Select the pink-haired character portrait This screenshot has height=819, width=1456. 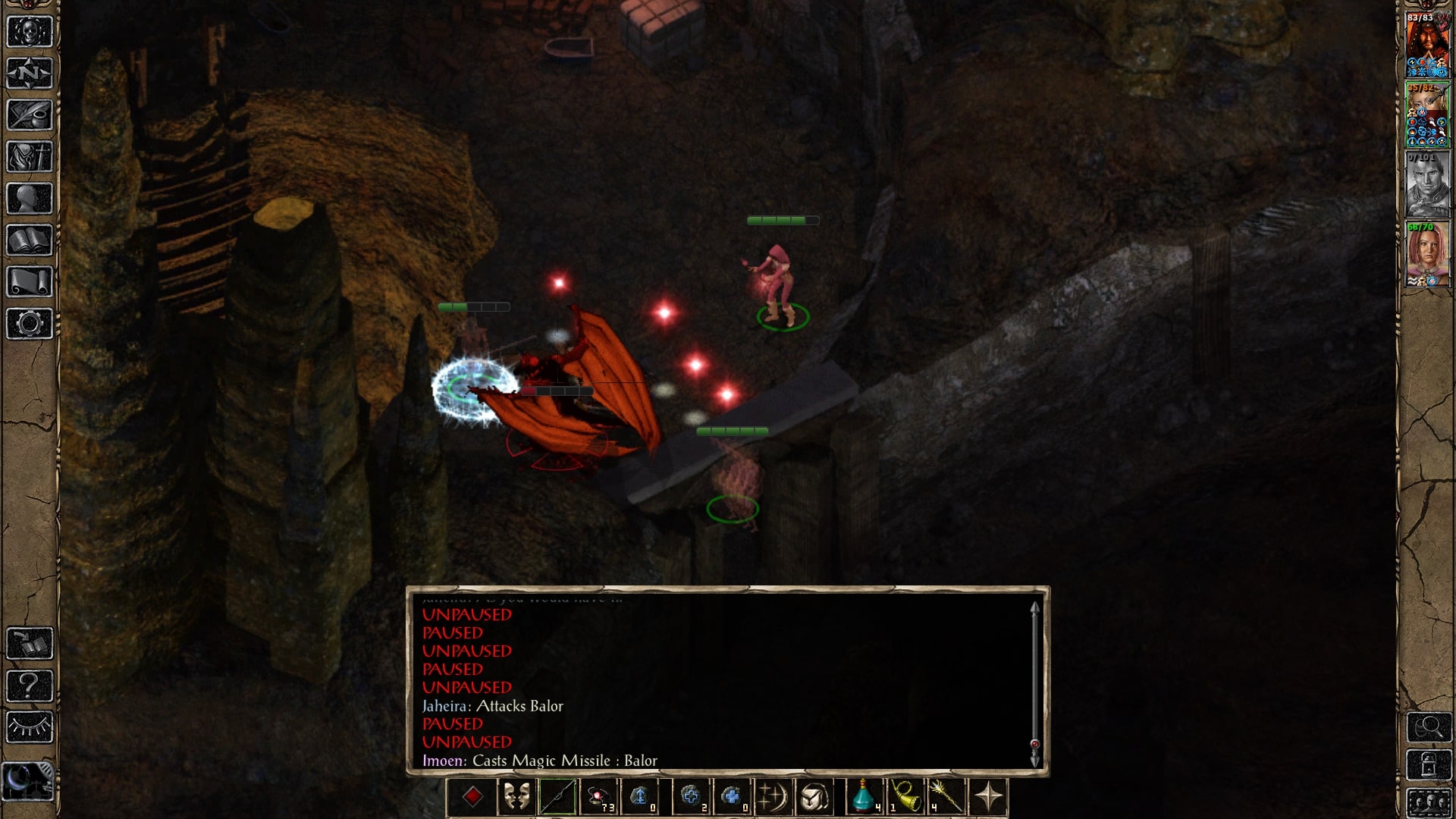pyautogui.click(x=1427, y=254)
